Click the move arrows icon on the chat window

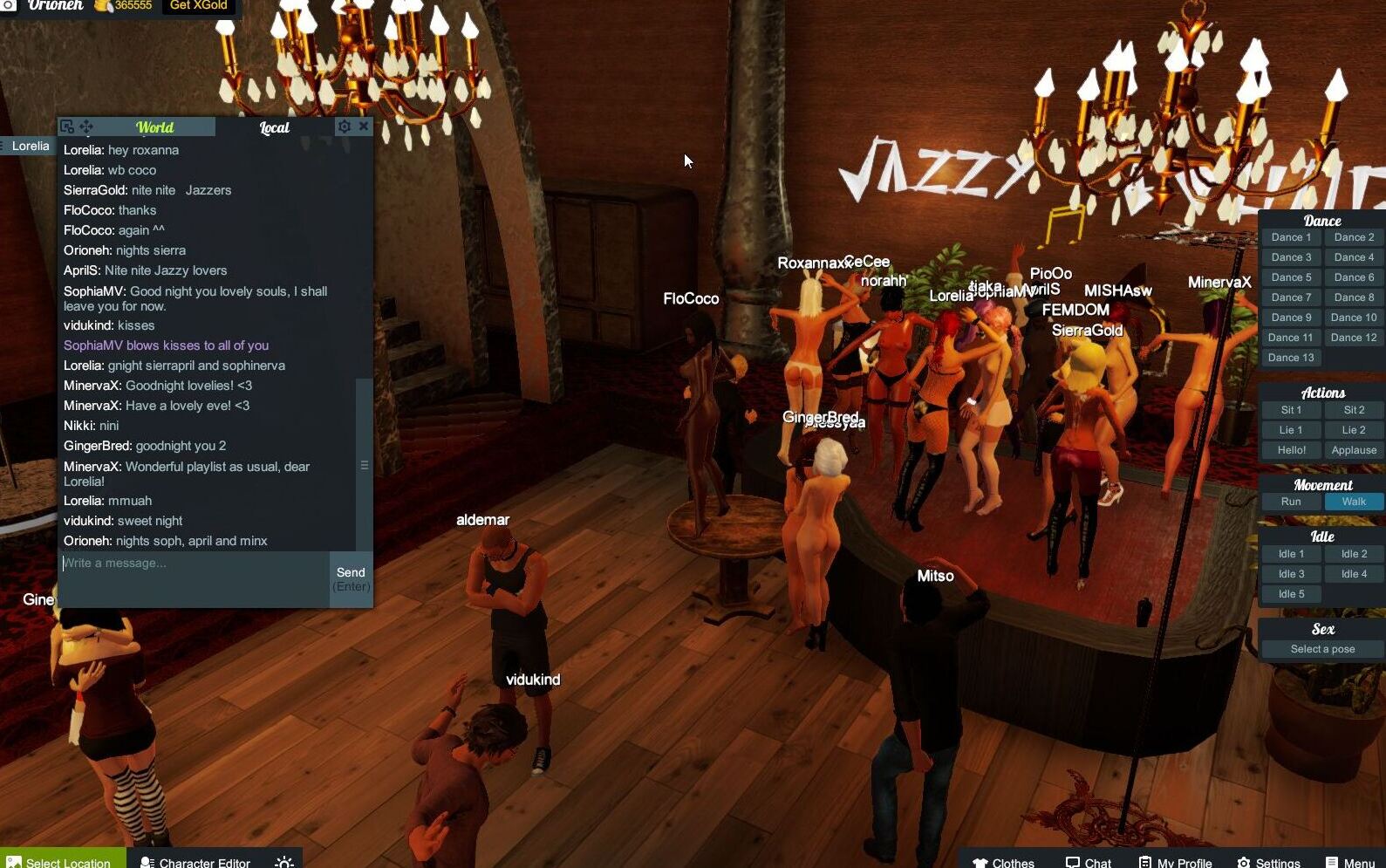coord(88,126)
